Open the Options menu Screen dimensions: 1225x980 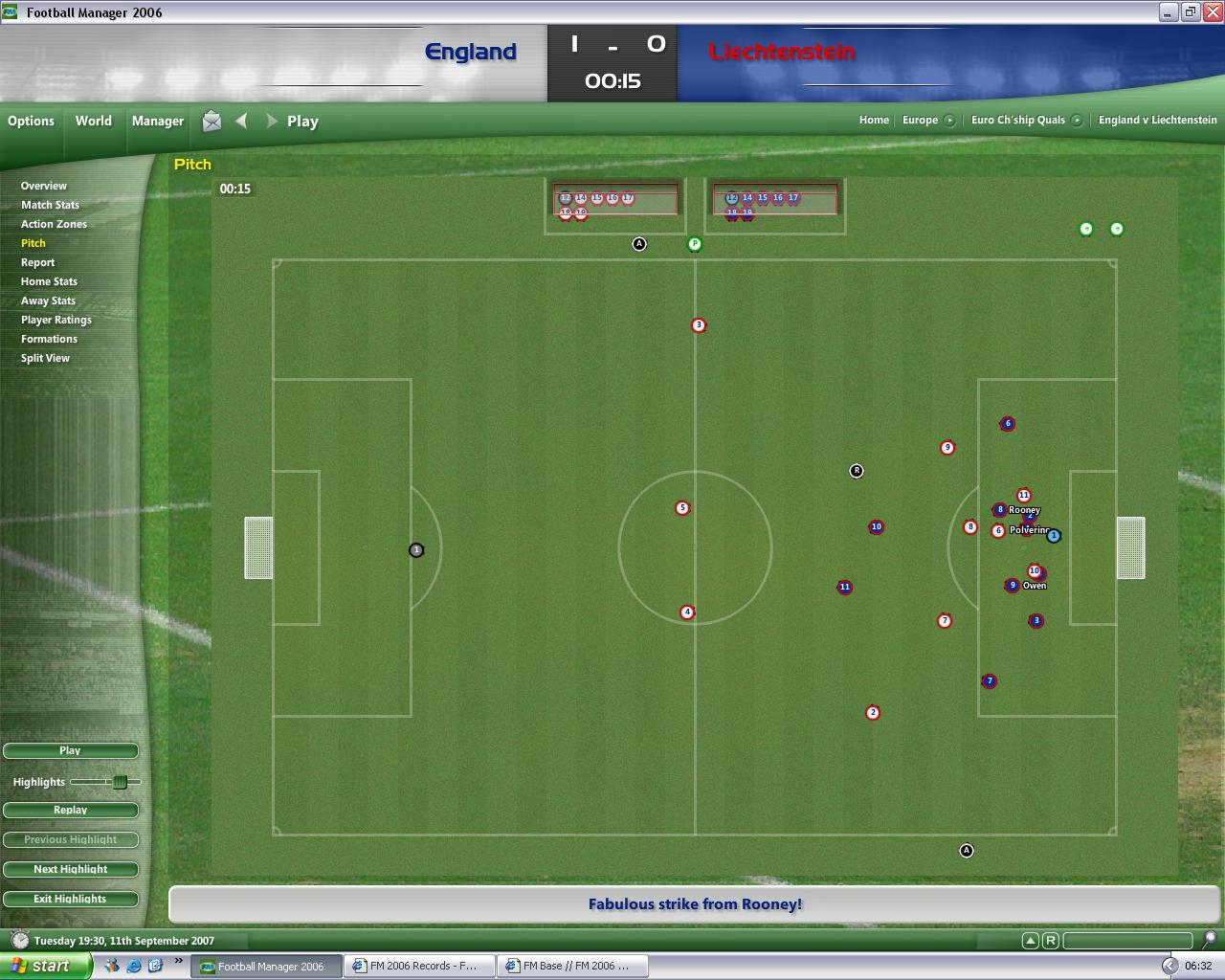[31, 121]
